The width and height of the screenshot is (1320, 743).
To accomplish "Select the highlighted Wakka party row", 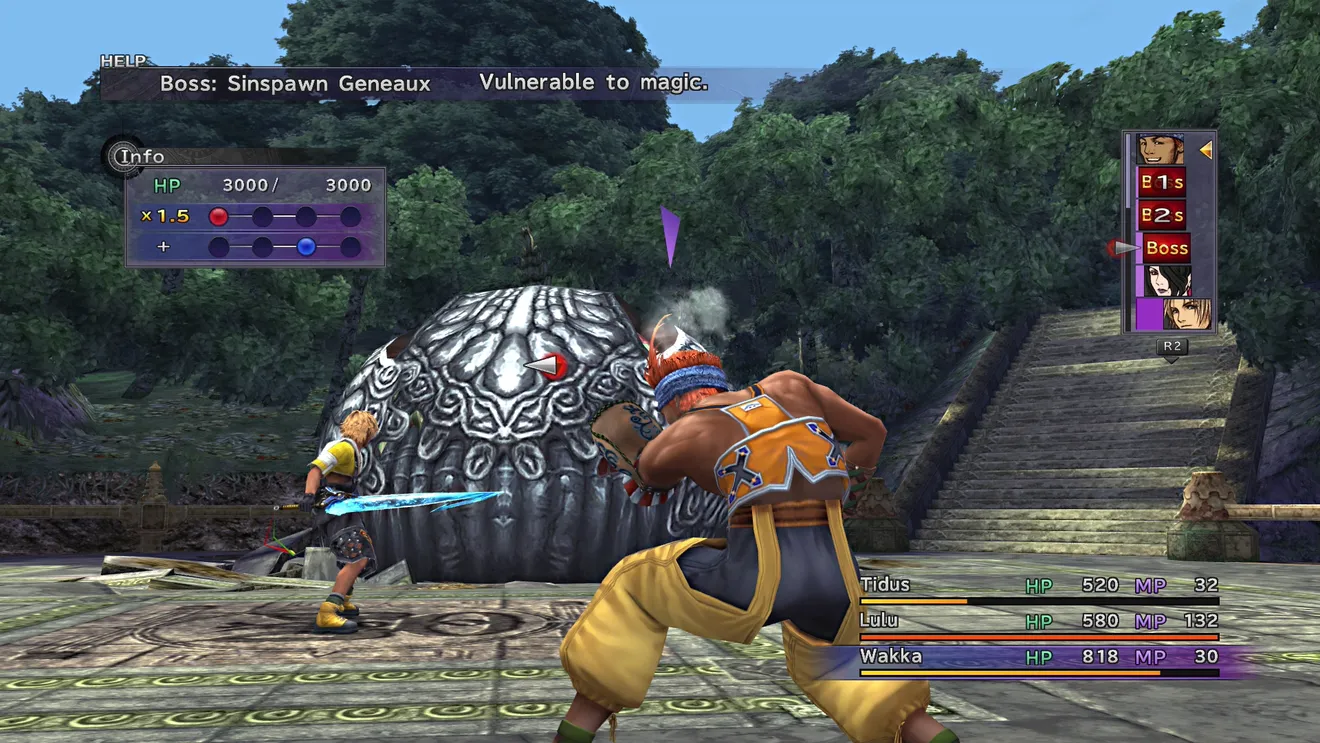I will (x=1038, y=658).
